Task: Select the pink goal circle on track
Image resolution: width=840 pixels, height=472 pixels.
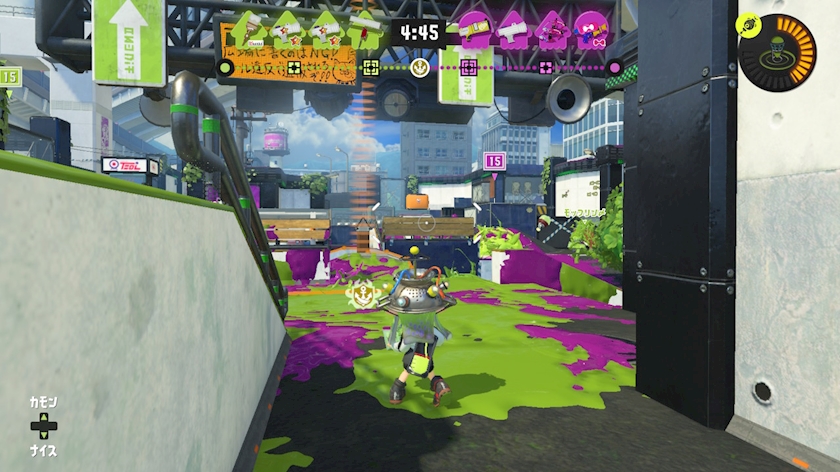Action: pos(615,68)
